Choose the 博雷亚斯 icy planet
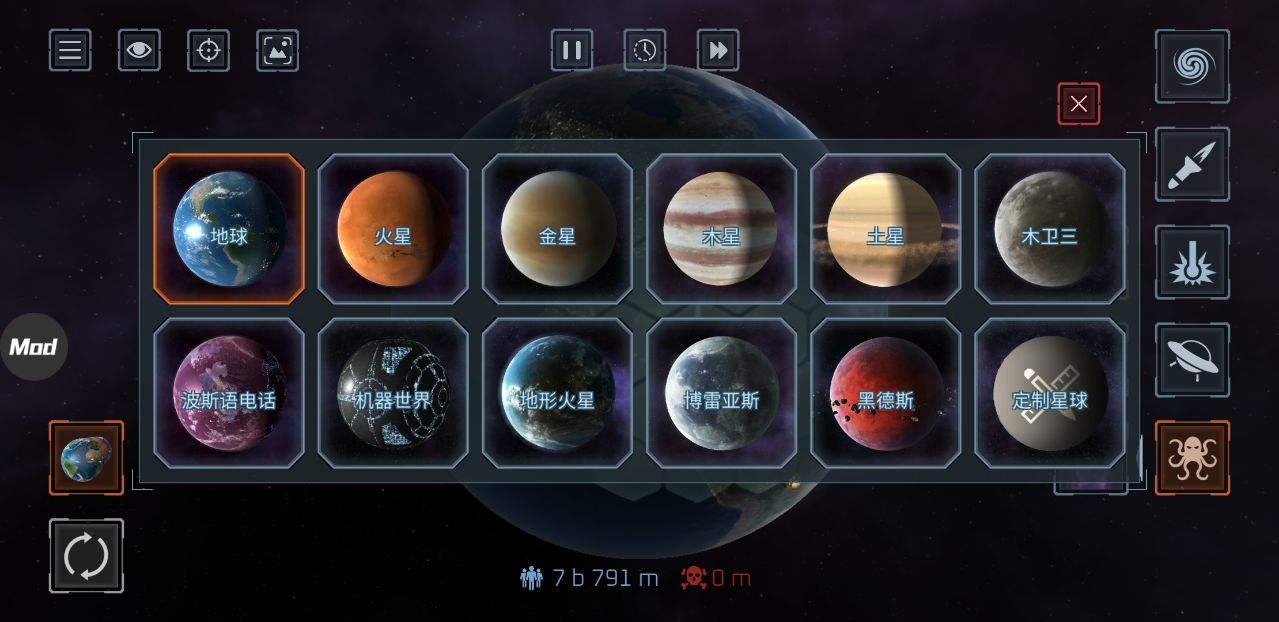Screen dimensions: 1279x622 [x=721, y=393]
